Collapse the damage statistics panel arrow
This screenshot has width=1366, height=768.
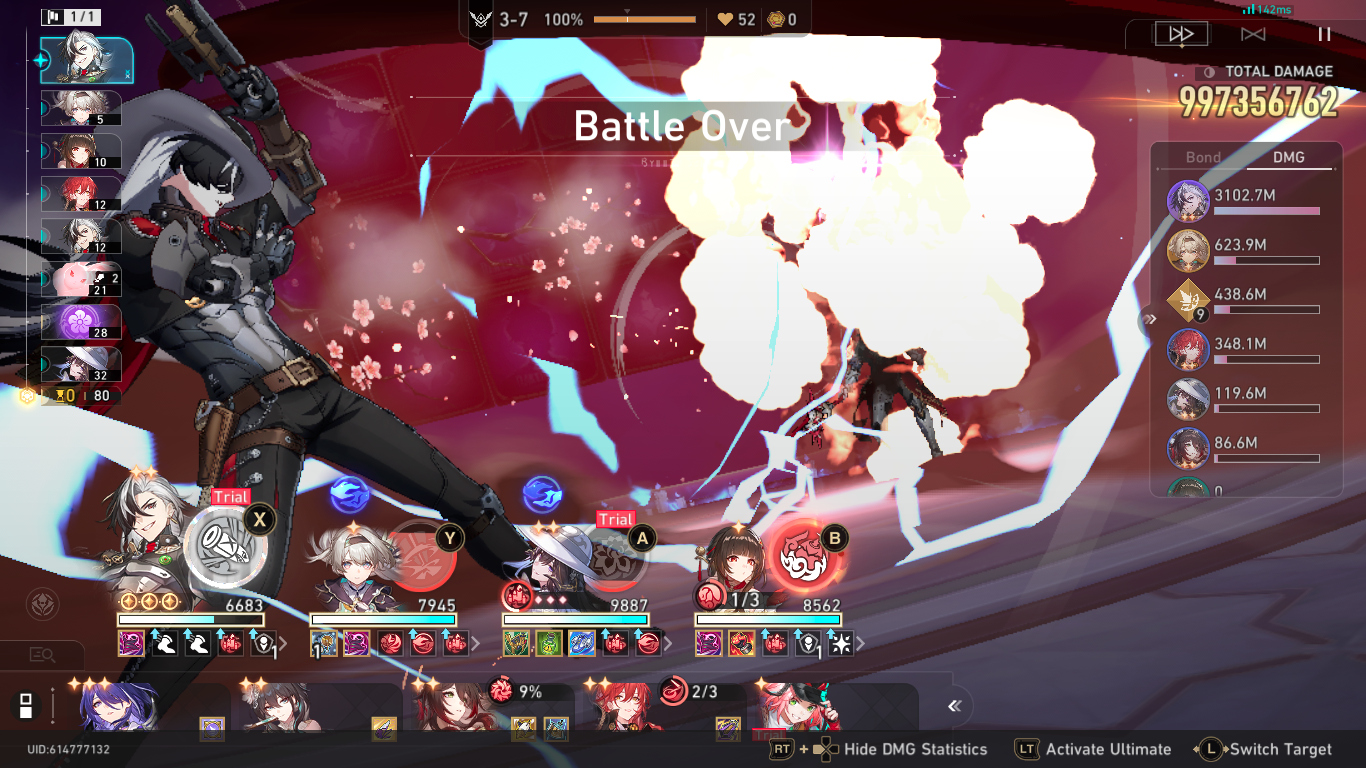[x=1150, y=319]
